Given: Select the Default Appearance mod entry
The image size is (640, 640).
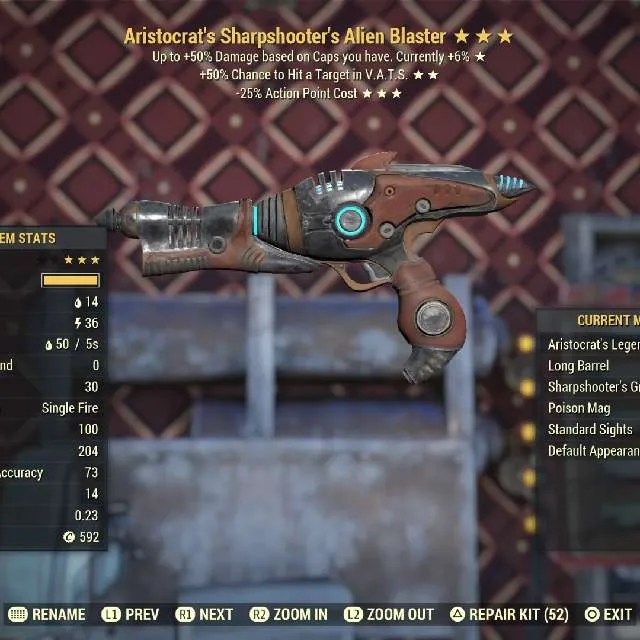Looking at the screenshot, I should 590,451.
